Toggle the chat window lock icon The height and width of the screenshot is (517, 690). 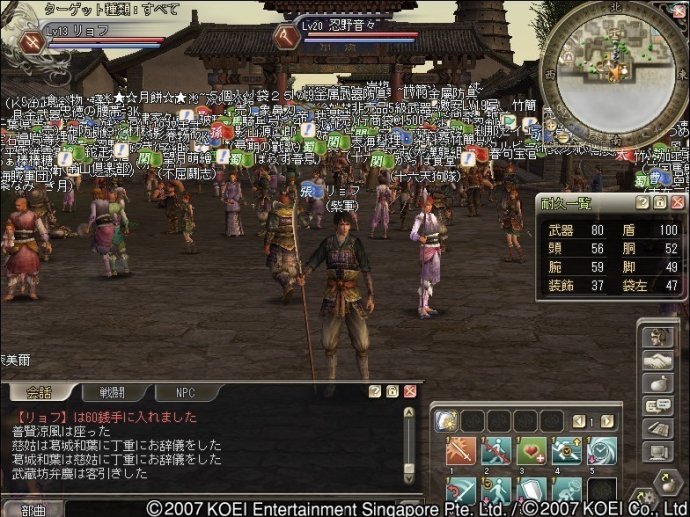(x=392, y=392)
